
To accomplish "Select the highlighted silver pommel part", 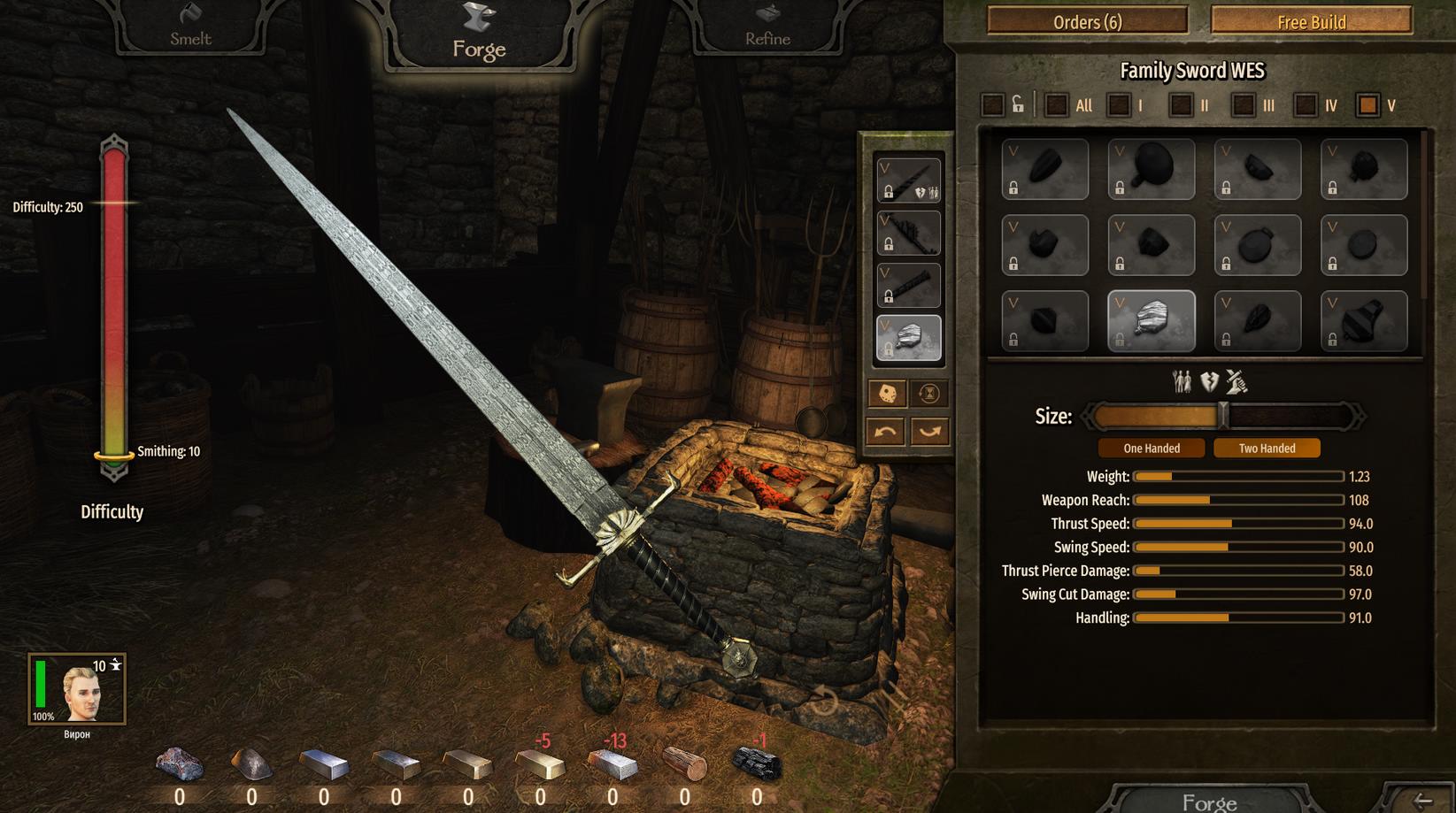I will (1152, 321).
